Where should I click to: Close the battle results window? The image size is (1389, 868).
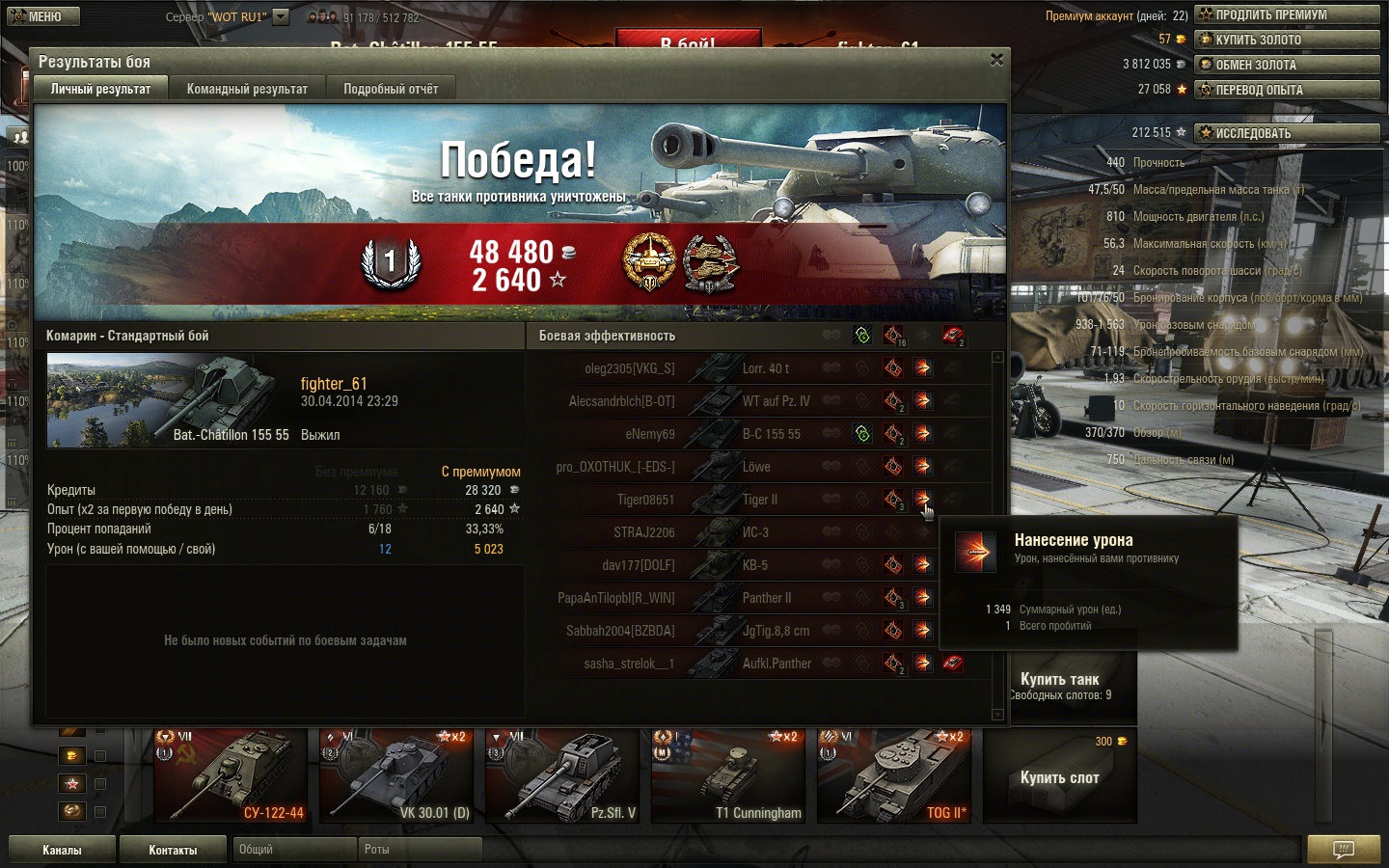tap(996, 60)
